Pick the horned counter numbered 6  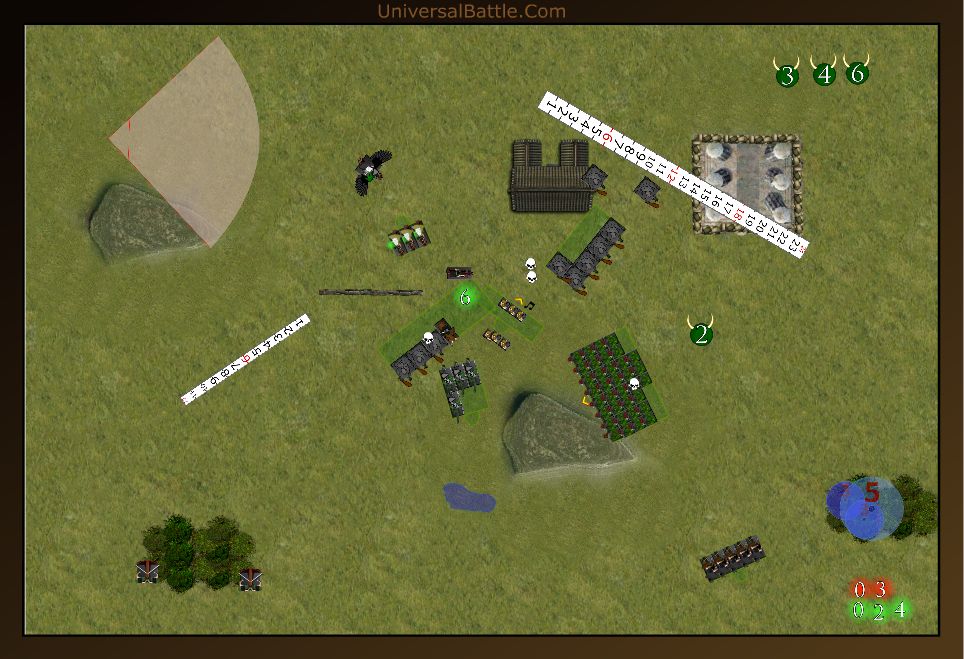click(x=857, y=72)
